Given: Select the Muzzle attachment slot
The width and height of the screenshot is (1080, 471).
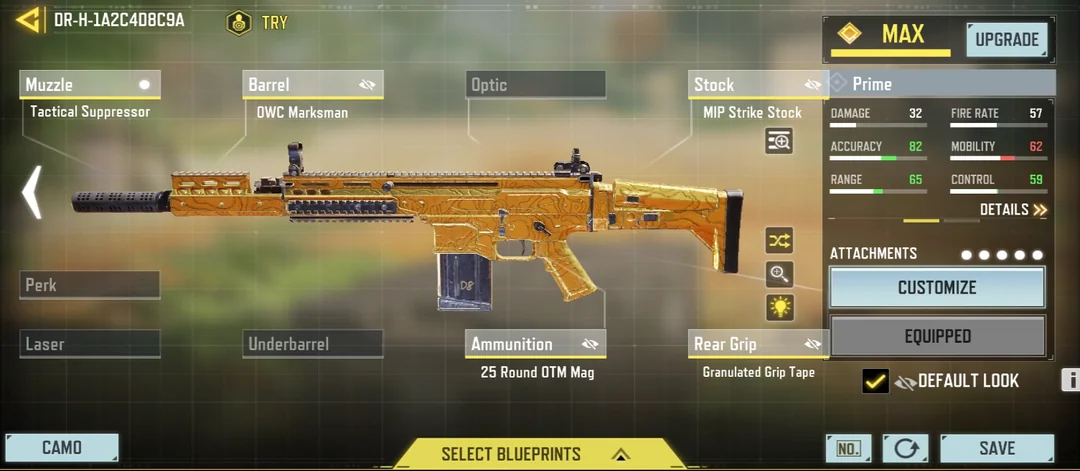Looking at the screenshot, I should (x=89, y=85).
